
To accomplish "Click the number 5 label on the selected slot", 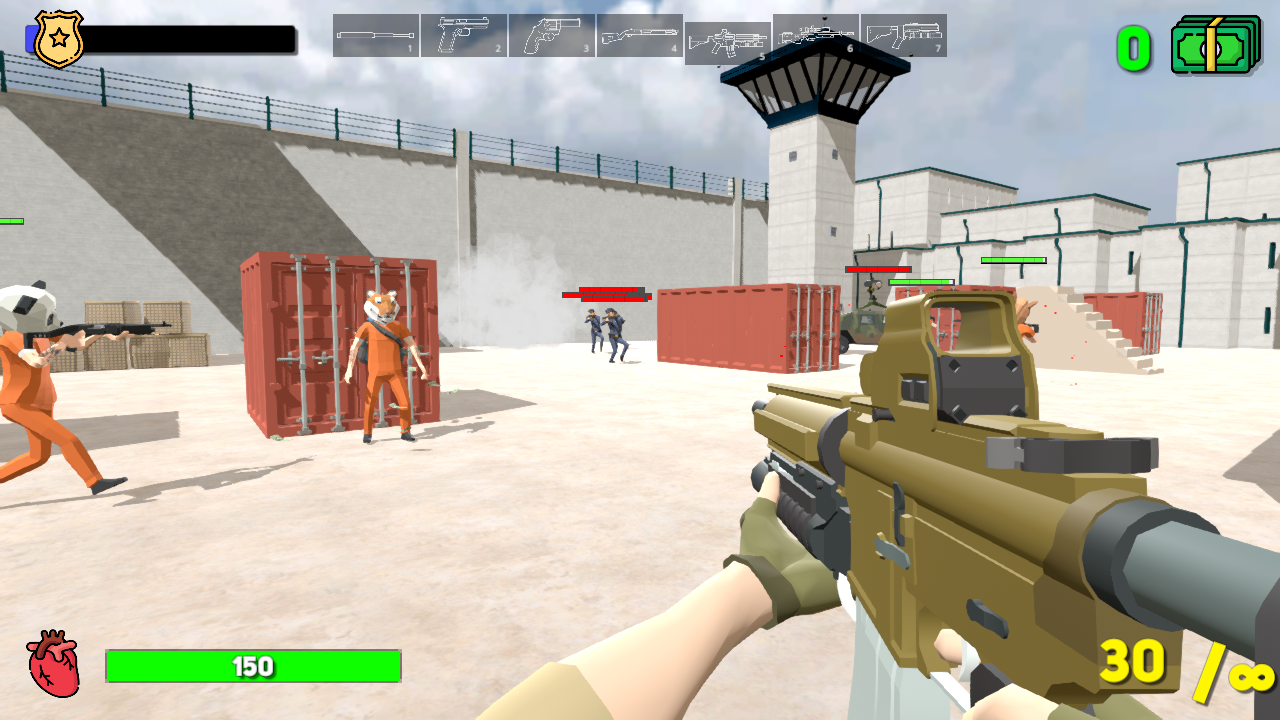I will [760, 57].
